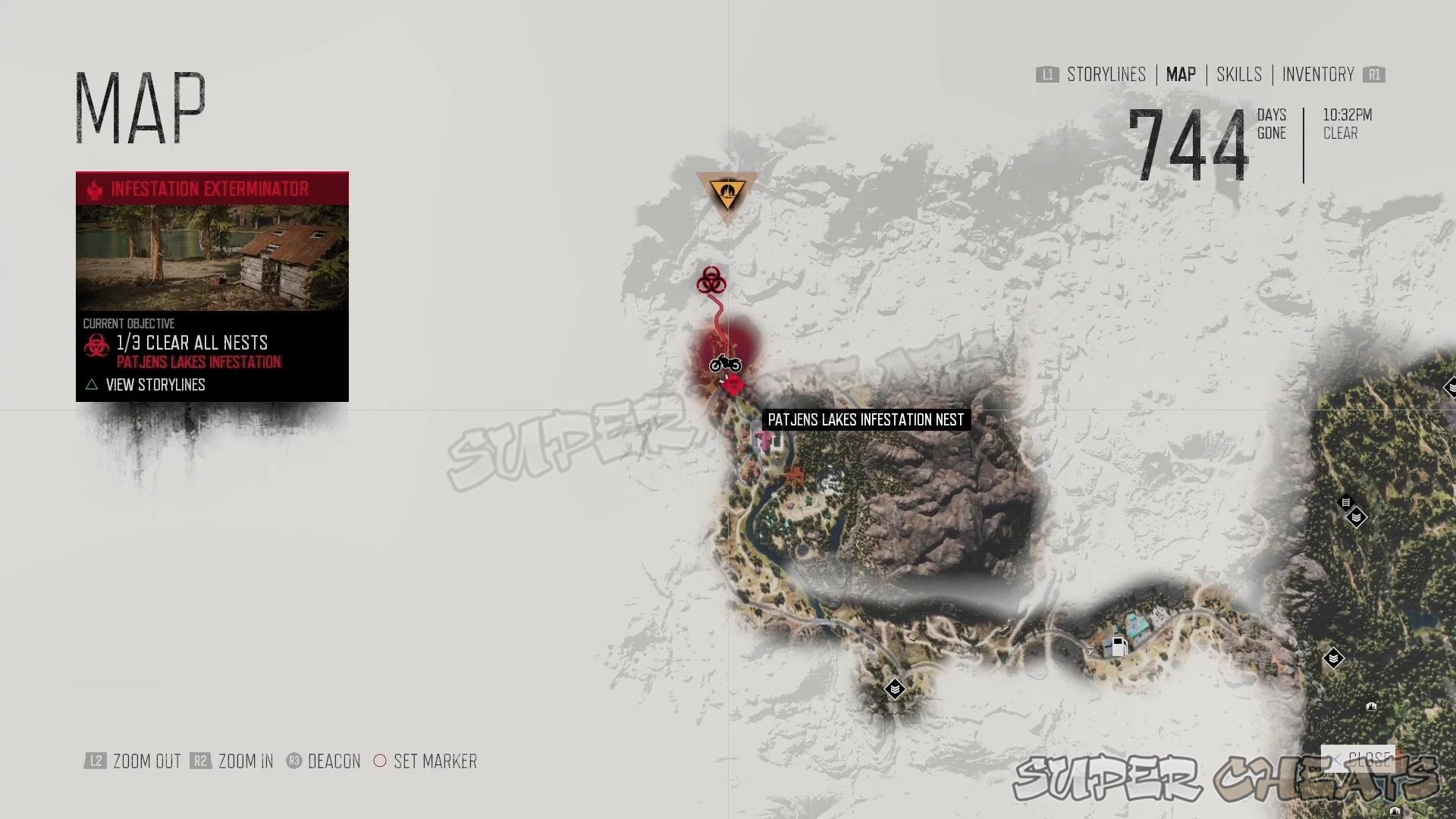
Task: Click the flame icon on the Infestation Exterminator banner
Action: pos(94,189)
